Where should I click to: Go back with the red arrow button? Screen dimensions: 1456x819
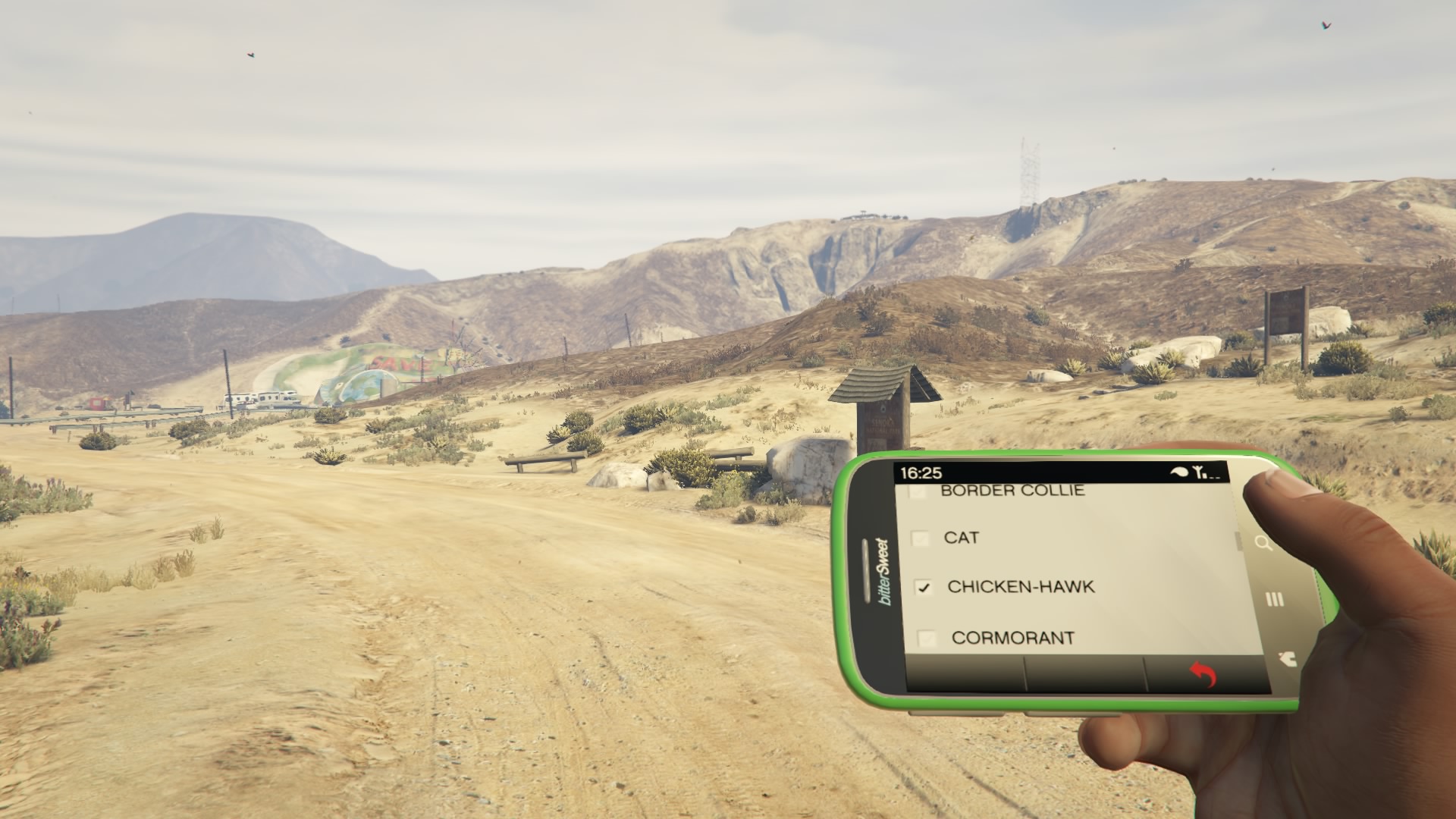1203,673
